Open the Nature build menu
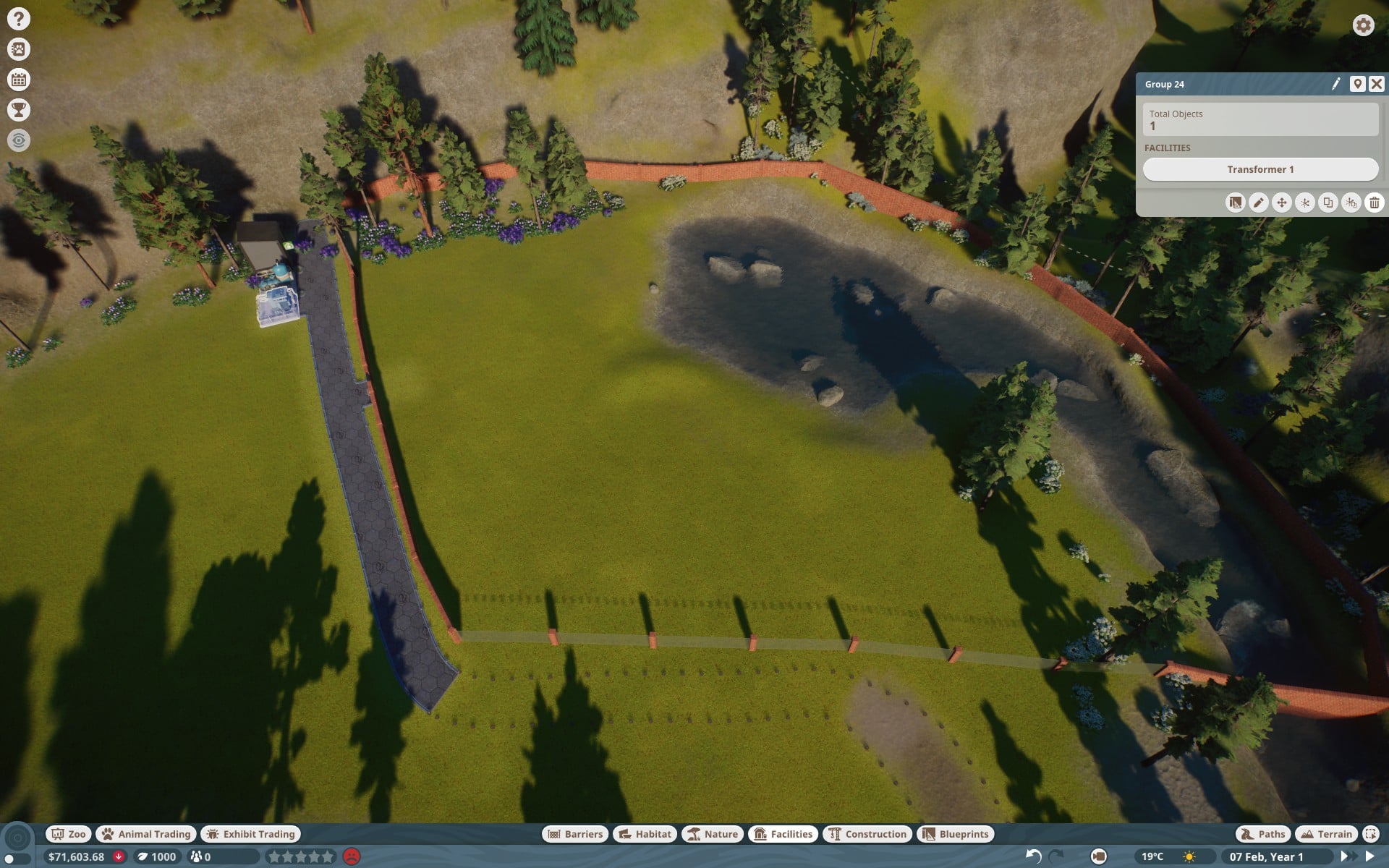The image size is (1389, 868). click(x=713, y=834)
